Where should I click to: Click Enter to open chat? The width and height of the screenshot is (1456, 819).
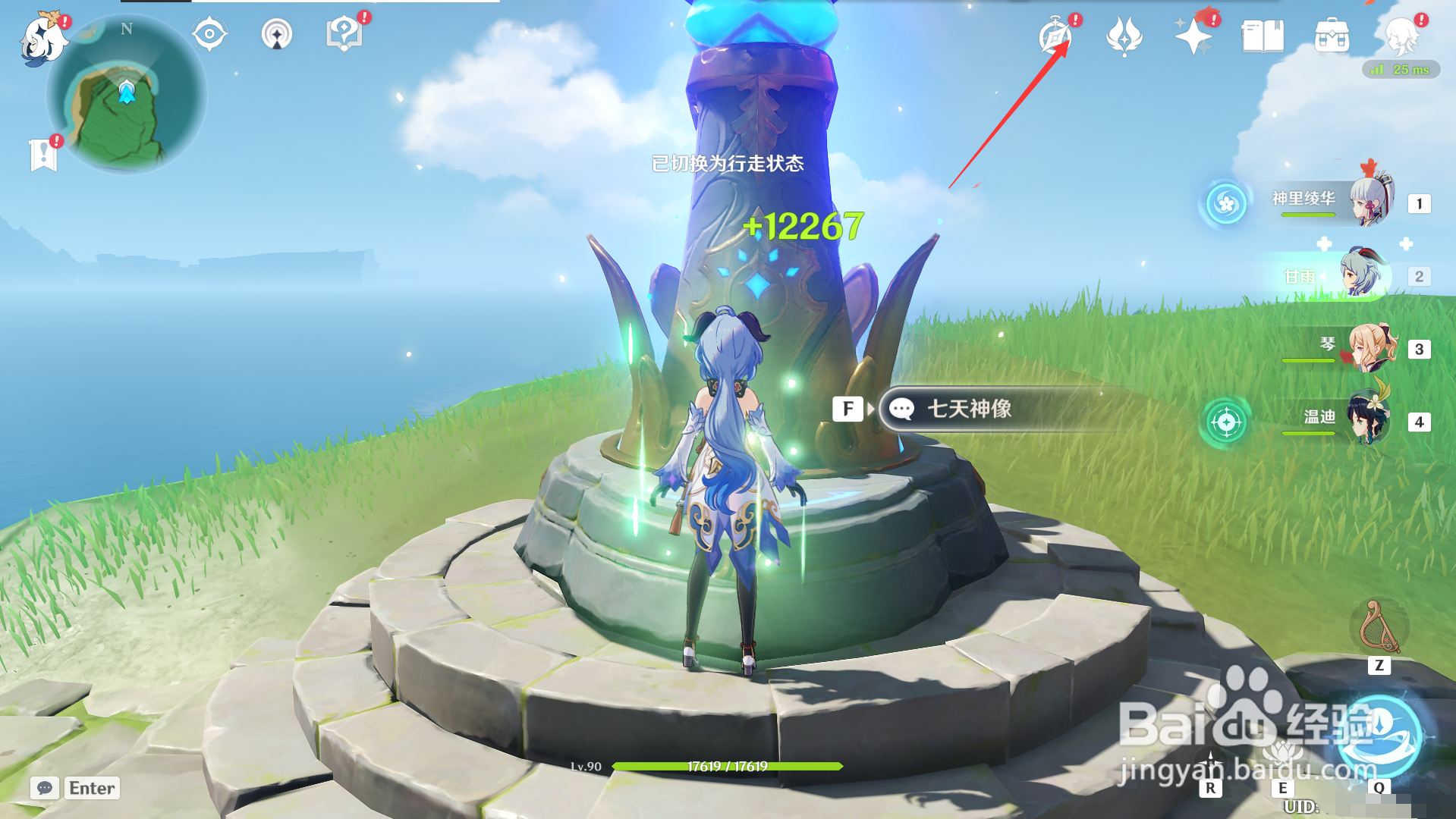tap(90, 788)
